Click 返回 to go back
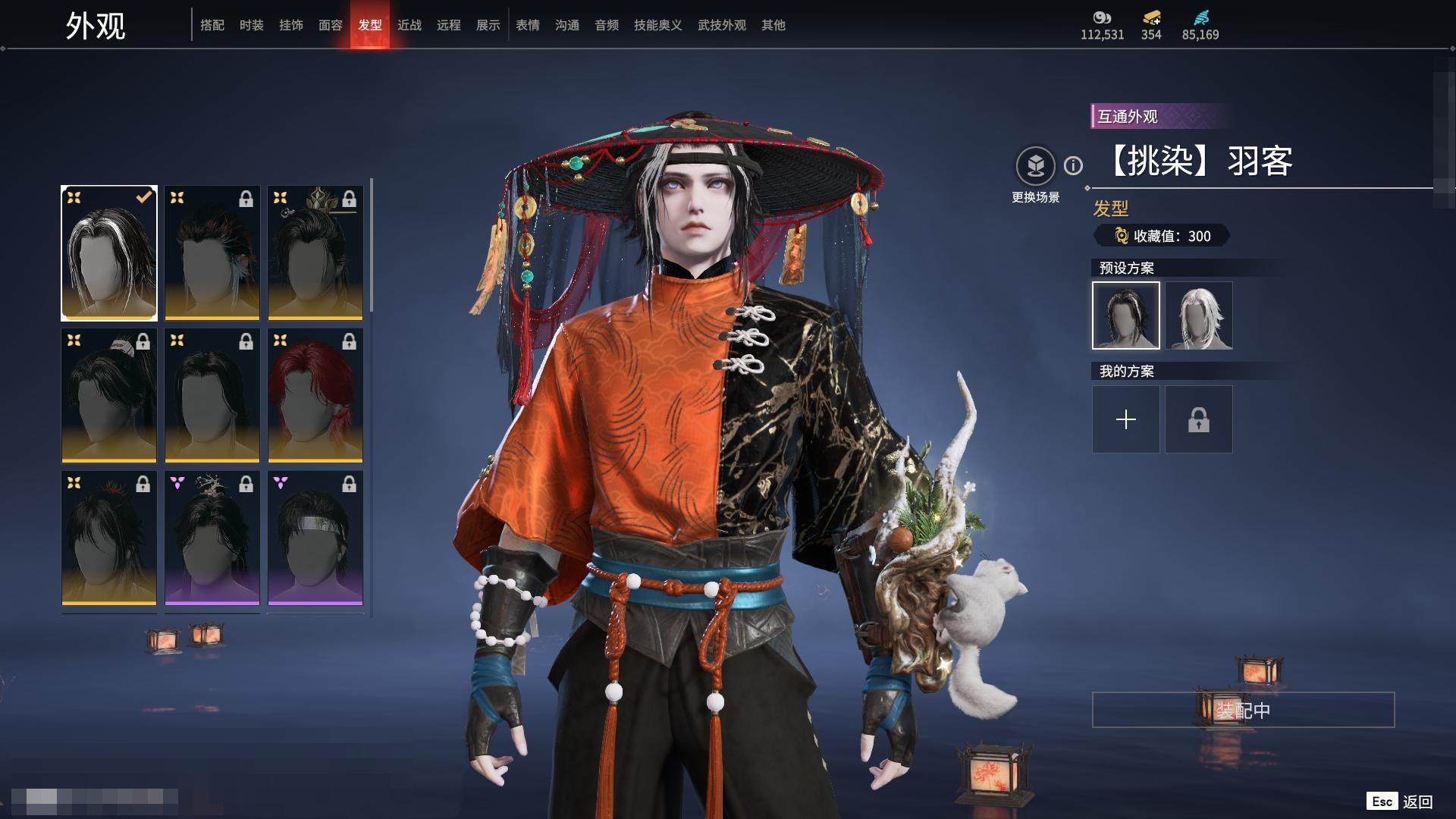The height and width of the screenshot is (819, 1456). (1416, 802)
